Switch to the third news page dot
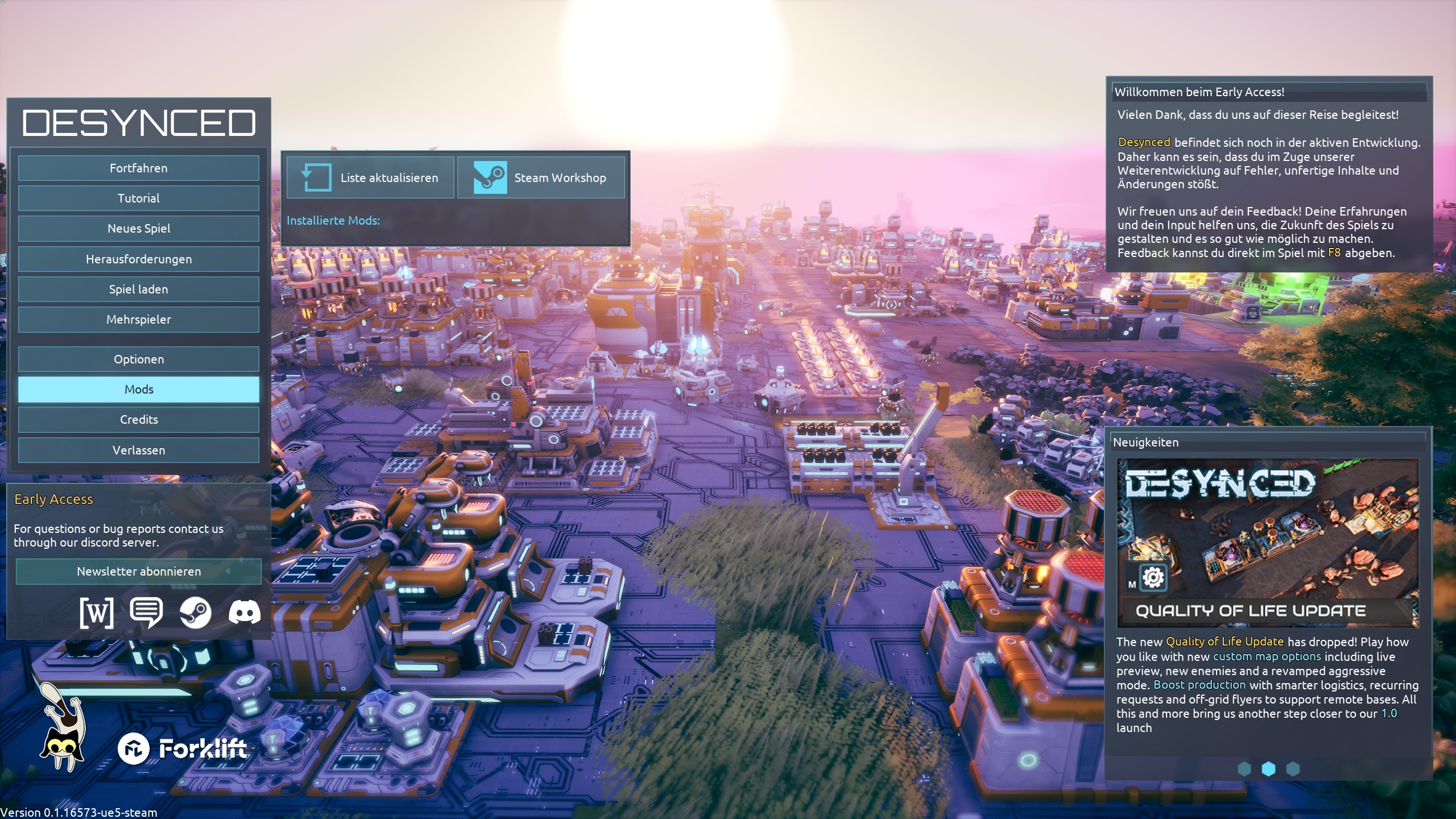 coord(1293,769)
